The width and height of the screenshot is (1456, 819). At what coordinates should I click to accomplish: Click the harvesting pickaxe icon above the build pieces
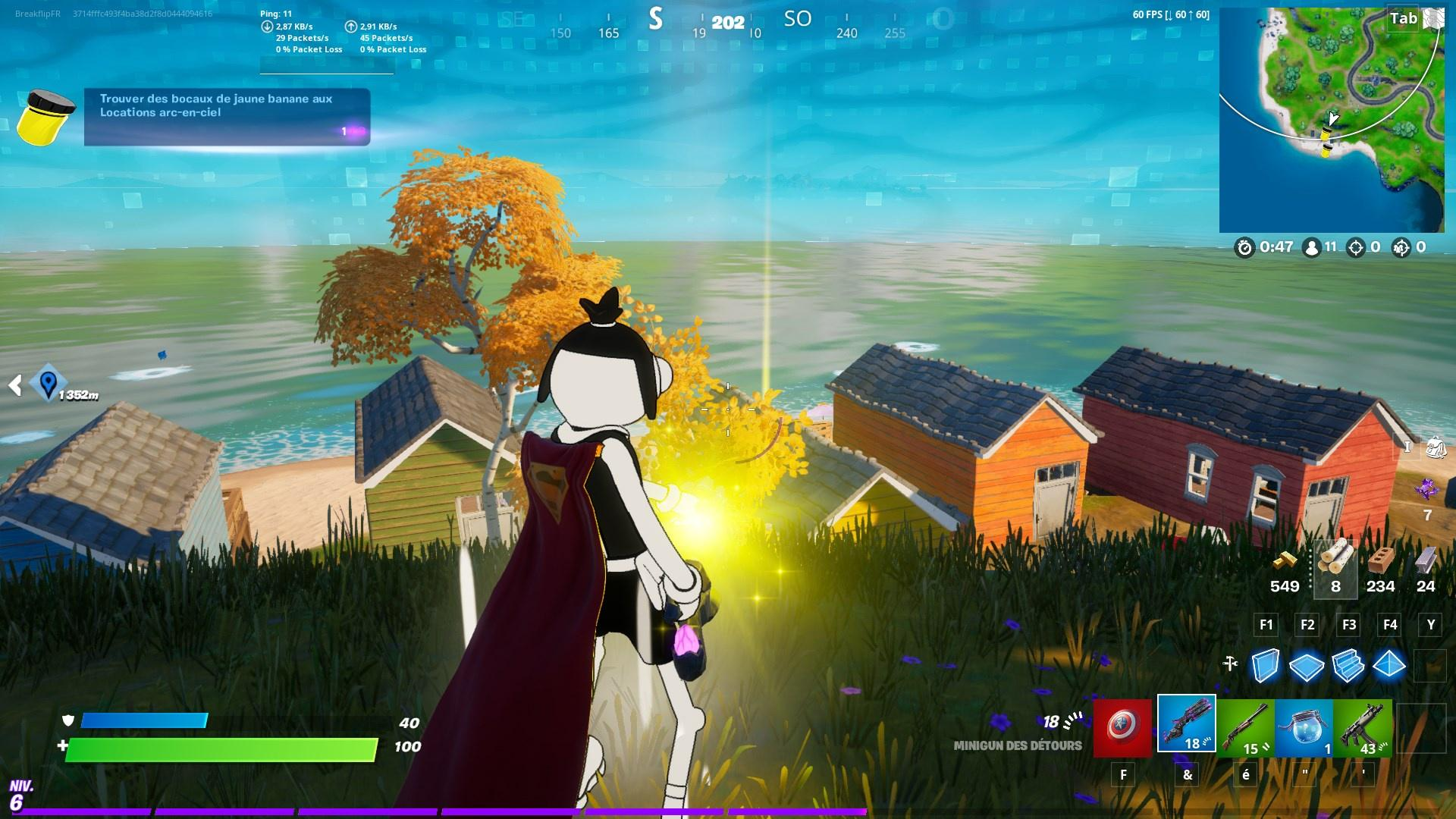coord(1229,662)
